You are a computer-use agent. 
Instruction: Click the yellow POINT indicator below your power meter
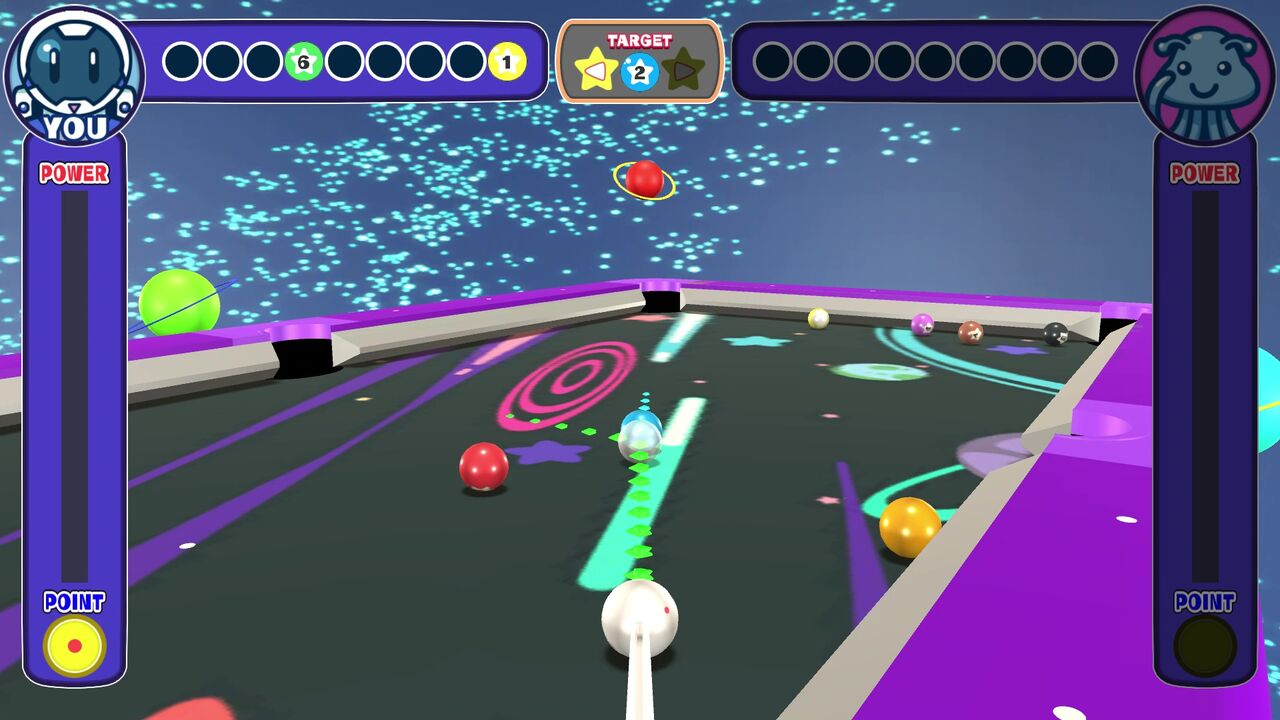[72, 645]
